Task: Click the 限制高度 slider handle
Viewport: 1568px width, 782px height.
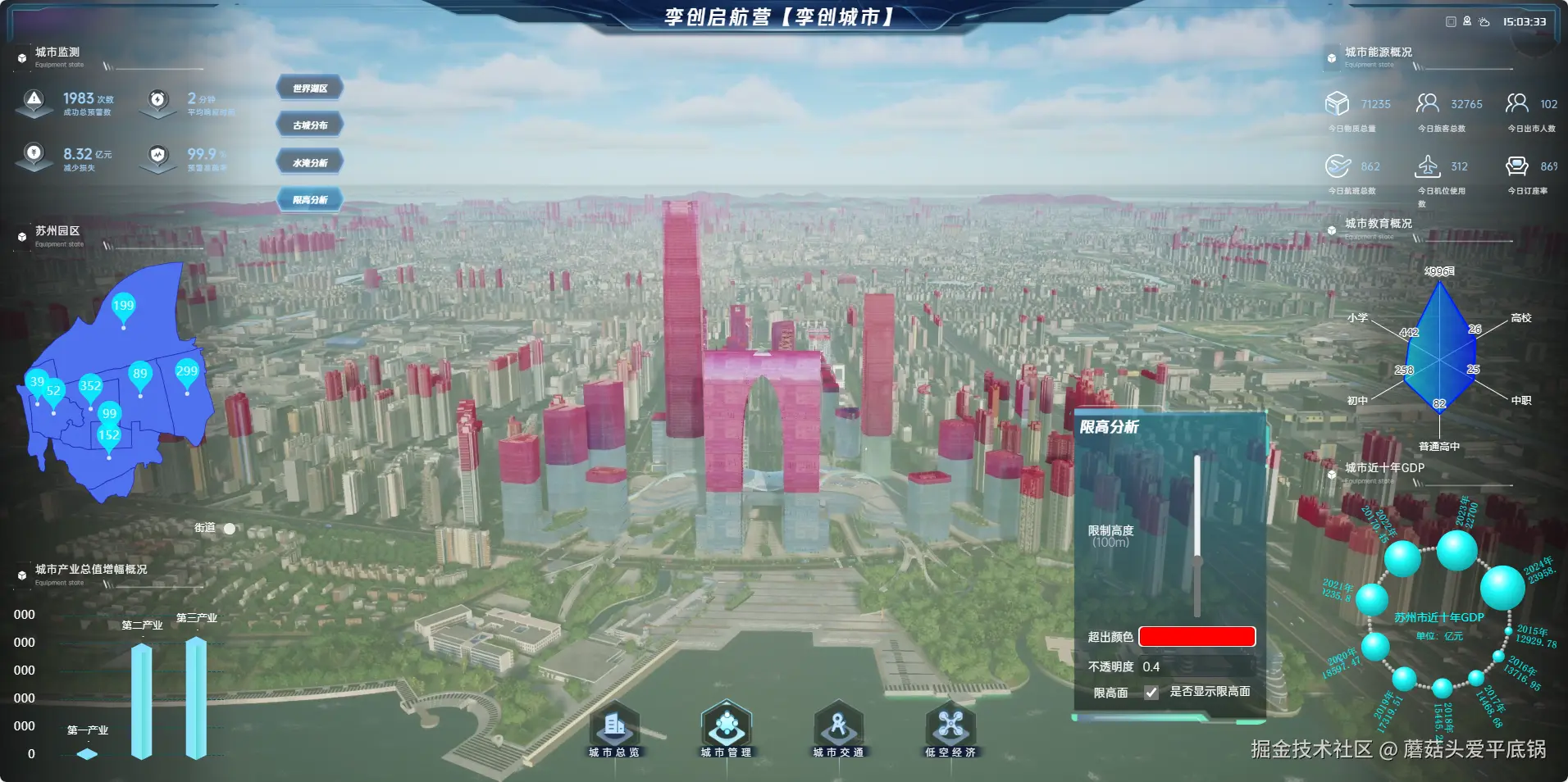Action: click(x=1197, y=561)
